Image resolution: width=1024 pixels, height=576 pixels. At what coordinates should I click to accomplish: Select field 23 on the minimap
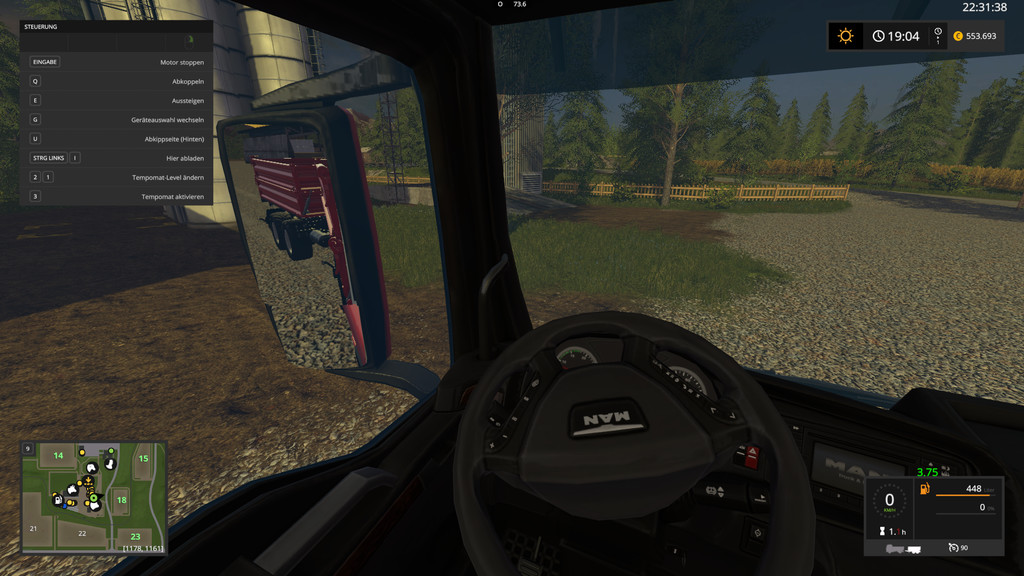point(135,536)
